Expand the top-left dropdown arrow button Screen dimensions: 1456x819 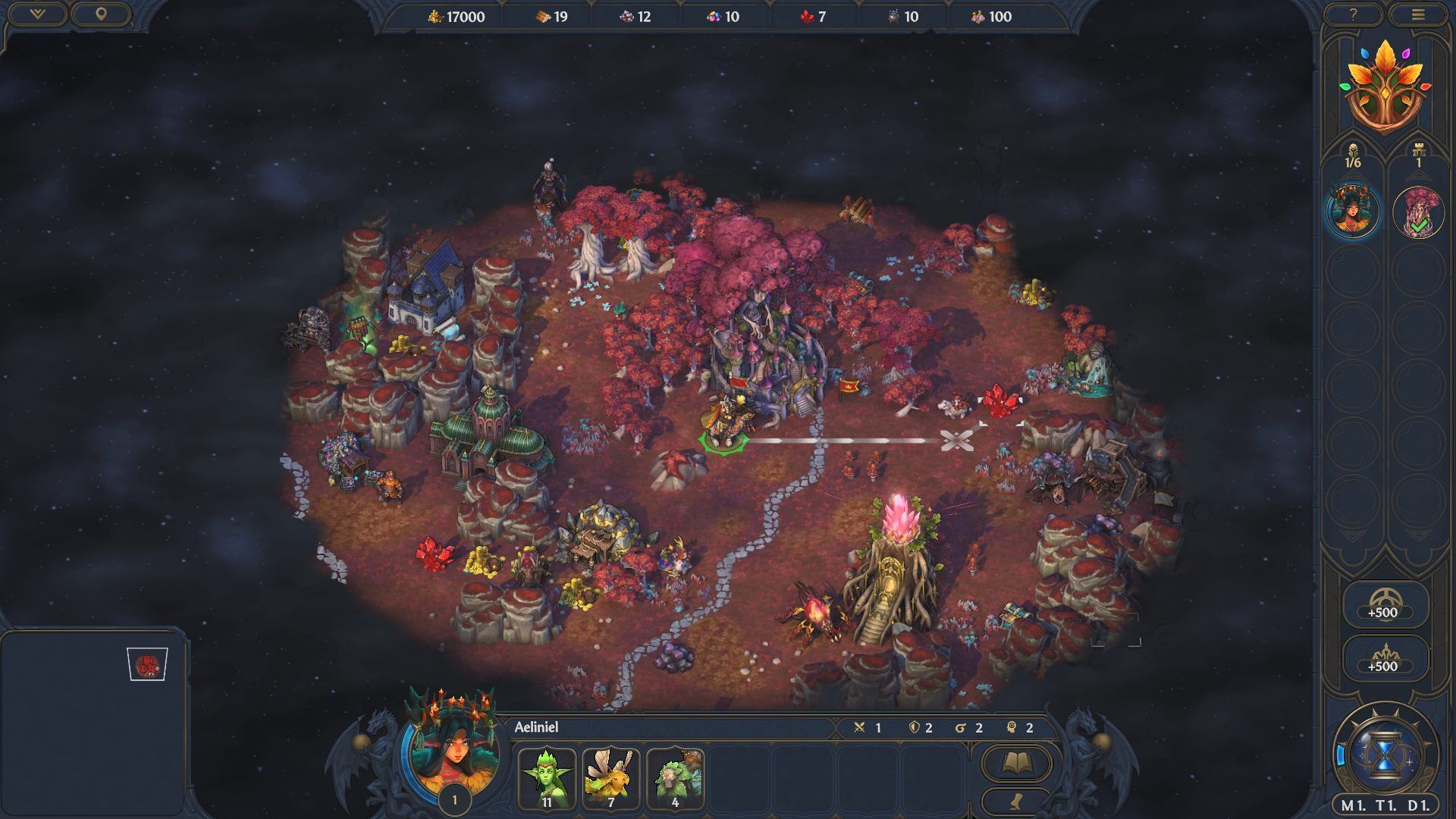tap(36, 14)
